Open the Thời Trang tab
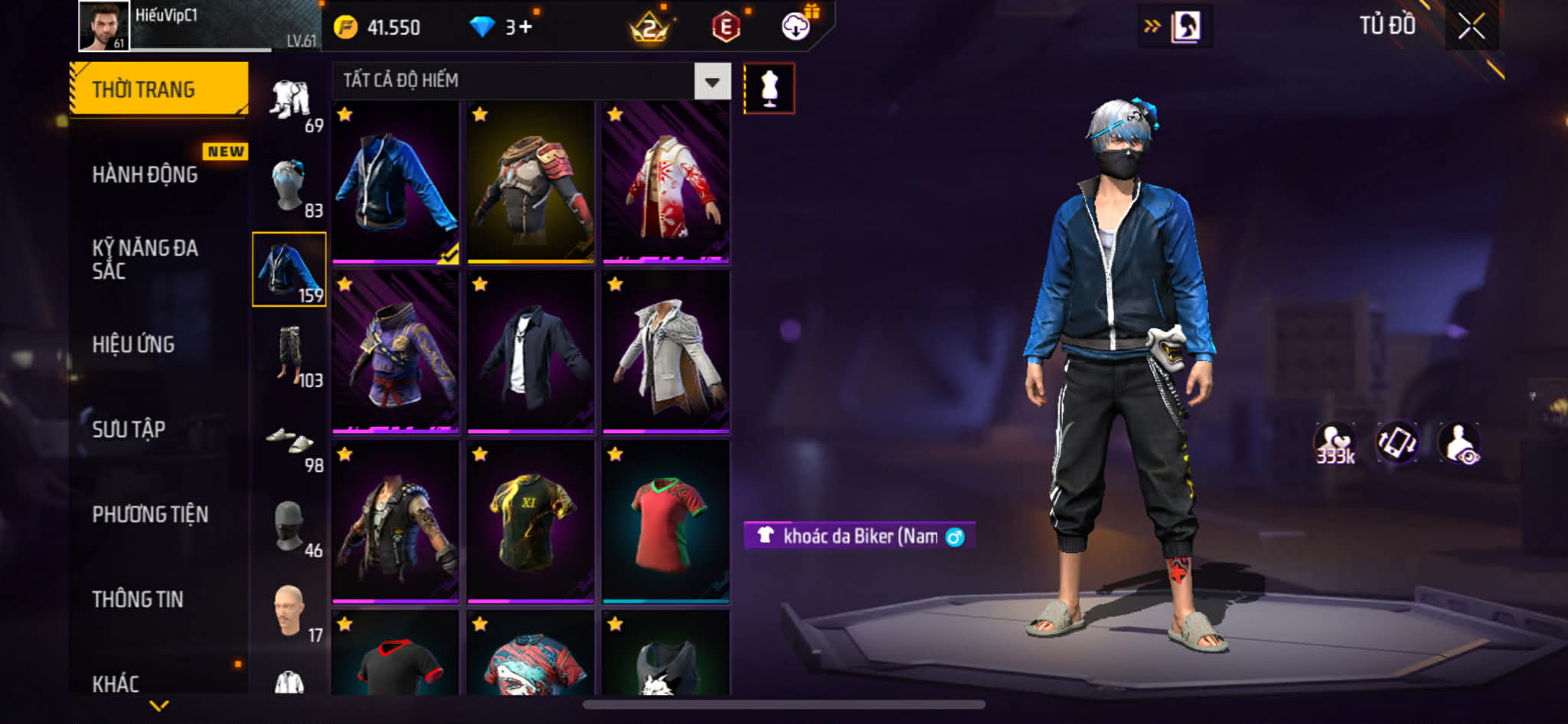 158,90
